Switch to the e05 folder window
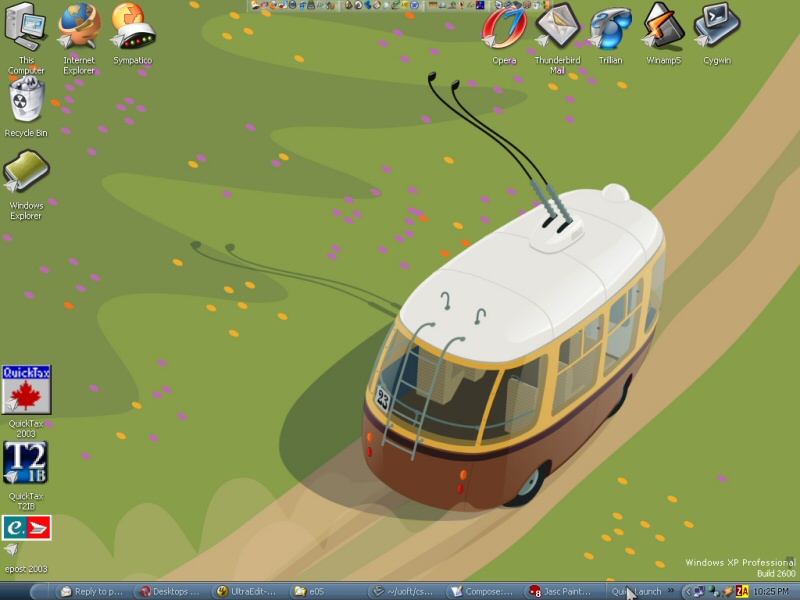This screenshot has width=800, height=600. click(326, 591)
